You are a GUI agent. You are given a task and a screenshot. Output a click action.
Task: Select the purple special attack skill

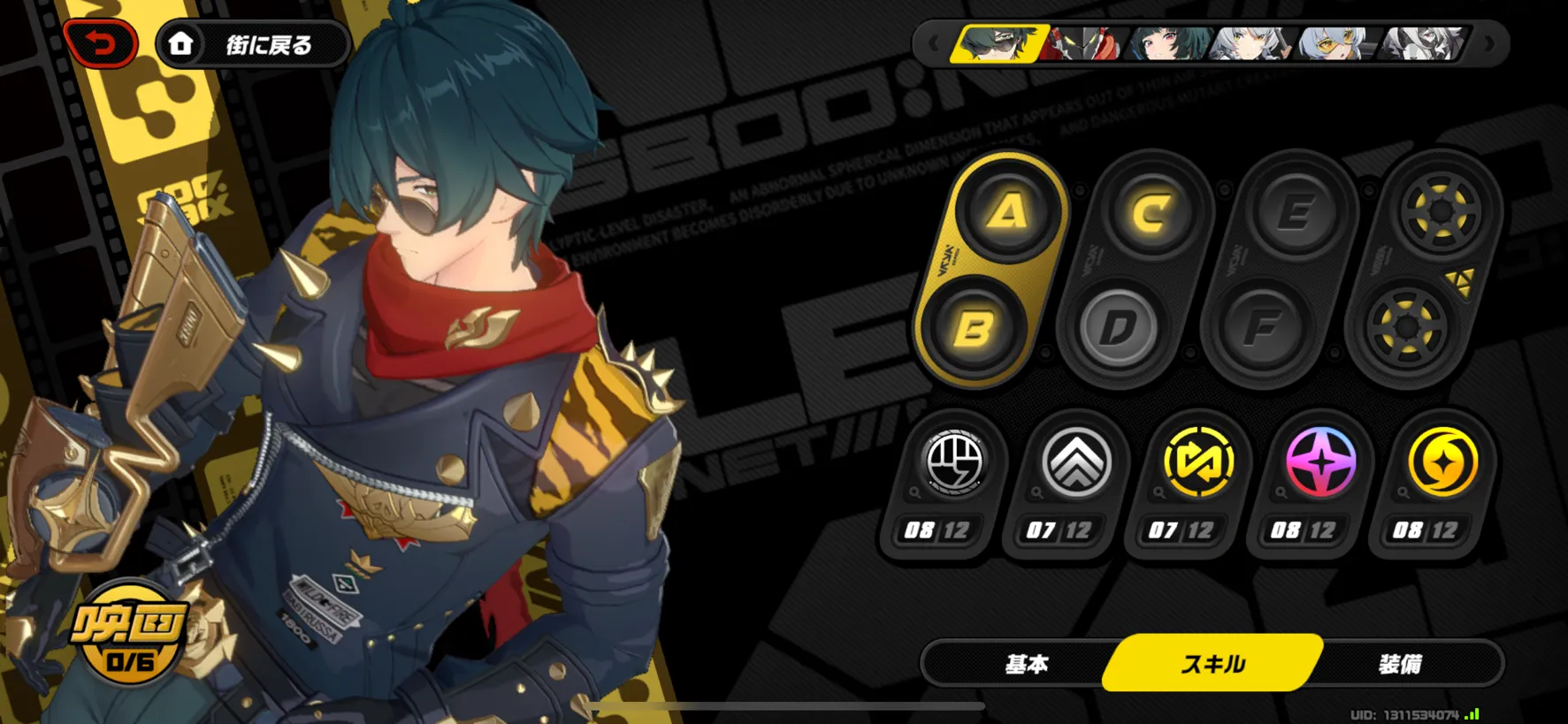(1320, 462)
